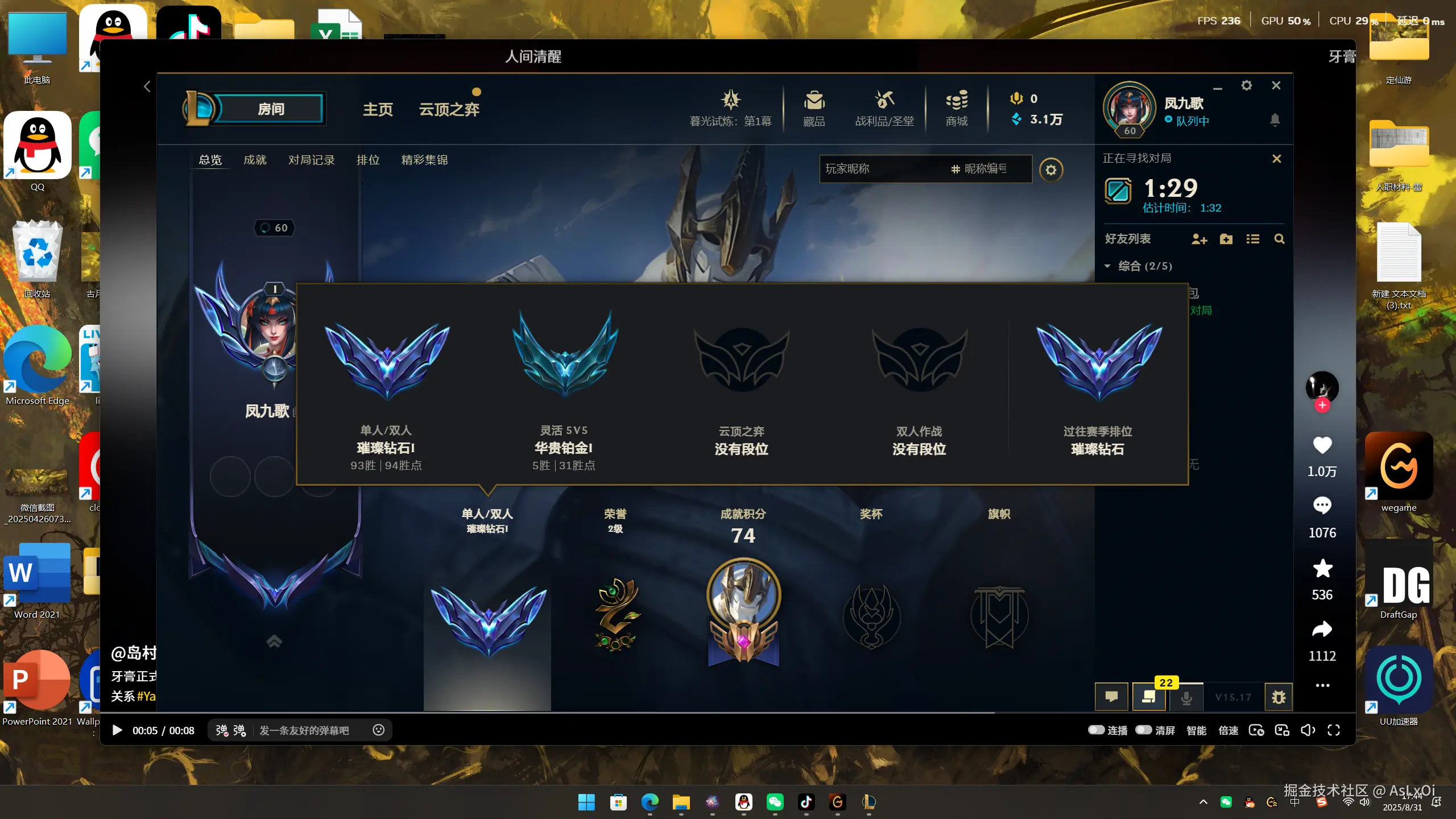Add a friend via the add-friend icon

1199,239
